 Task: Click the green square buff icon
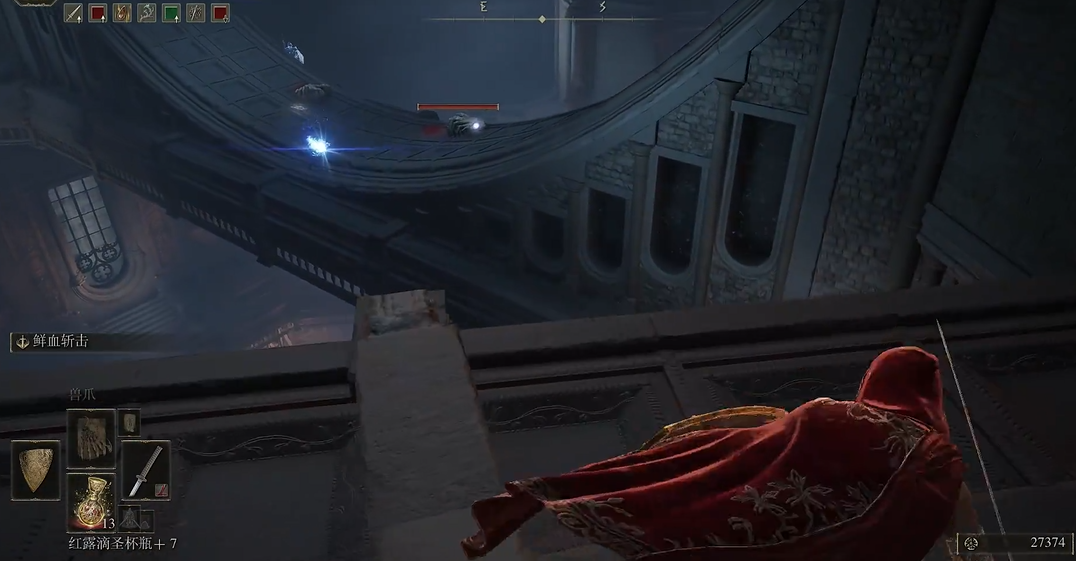coord(171,13)
